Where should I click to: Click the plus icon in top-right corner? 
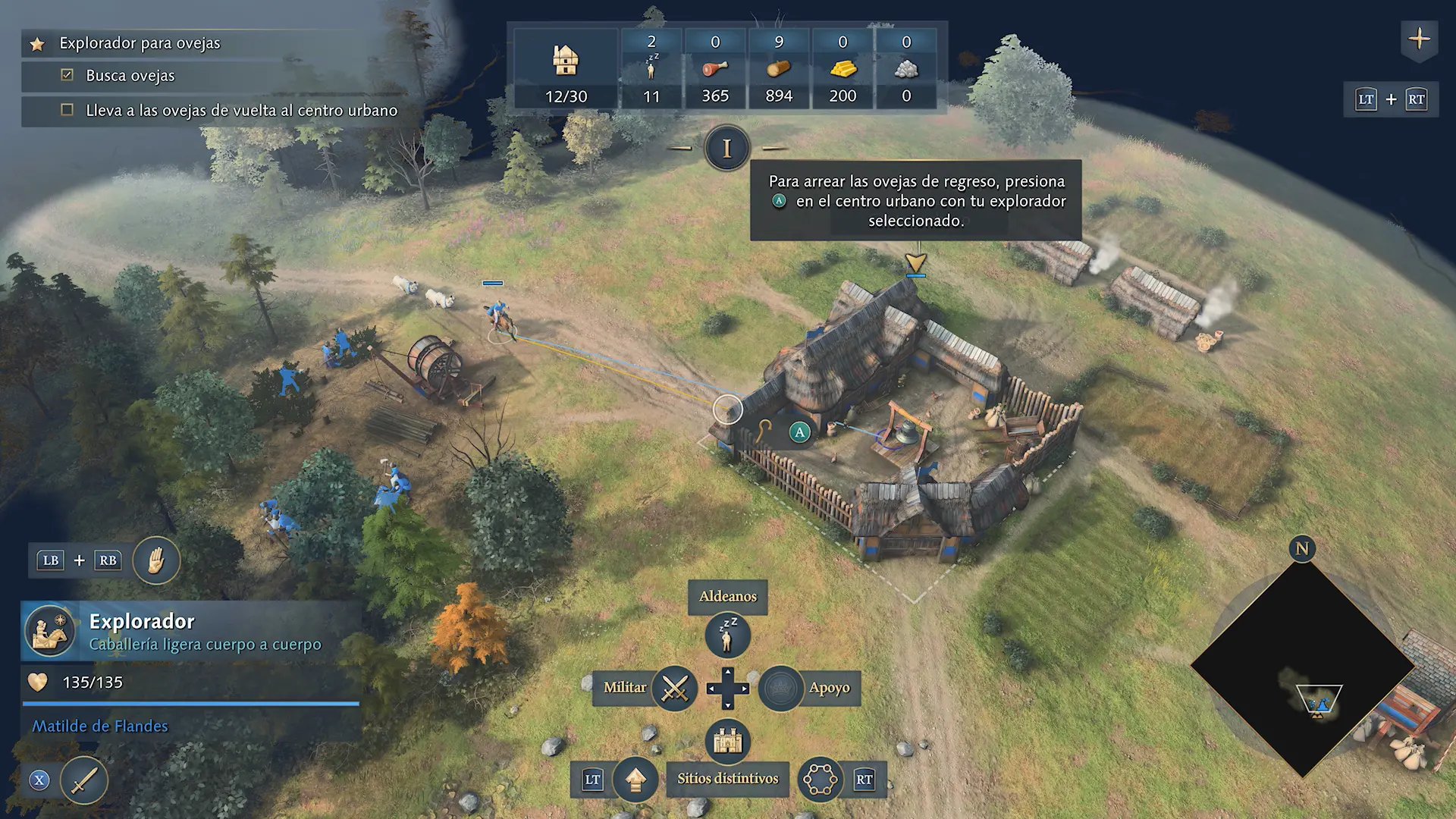pos(1419,39)
